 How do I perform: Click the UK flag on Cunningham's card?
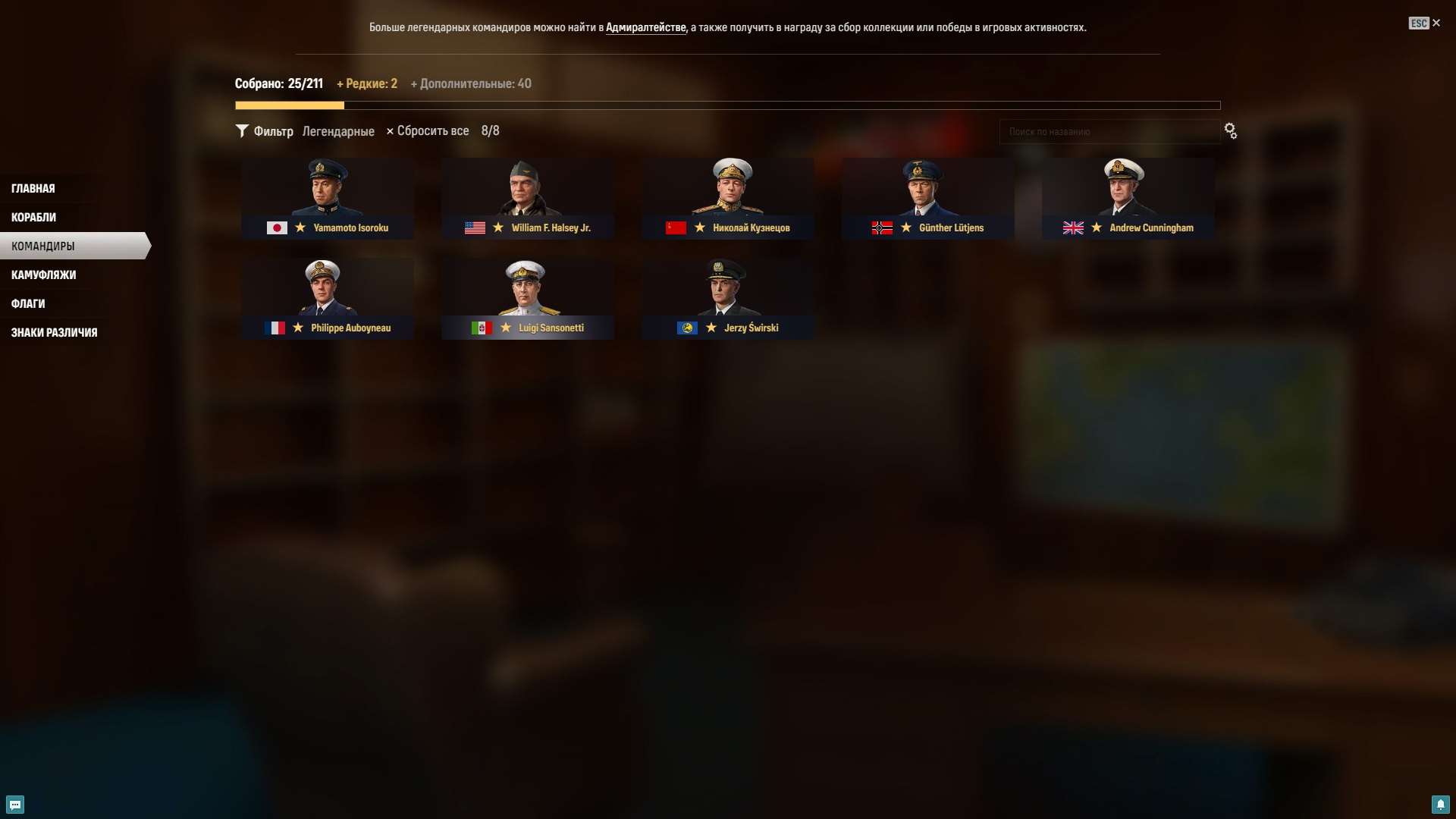tap(1073, 227)
